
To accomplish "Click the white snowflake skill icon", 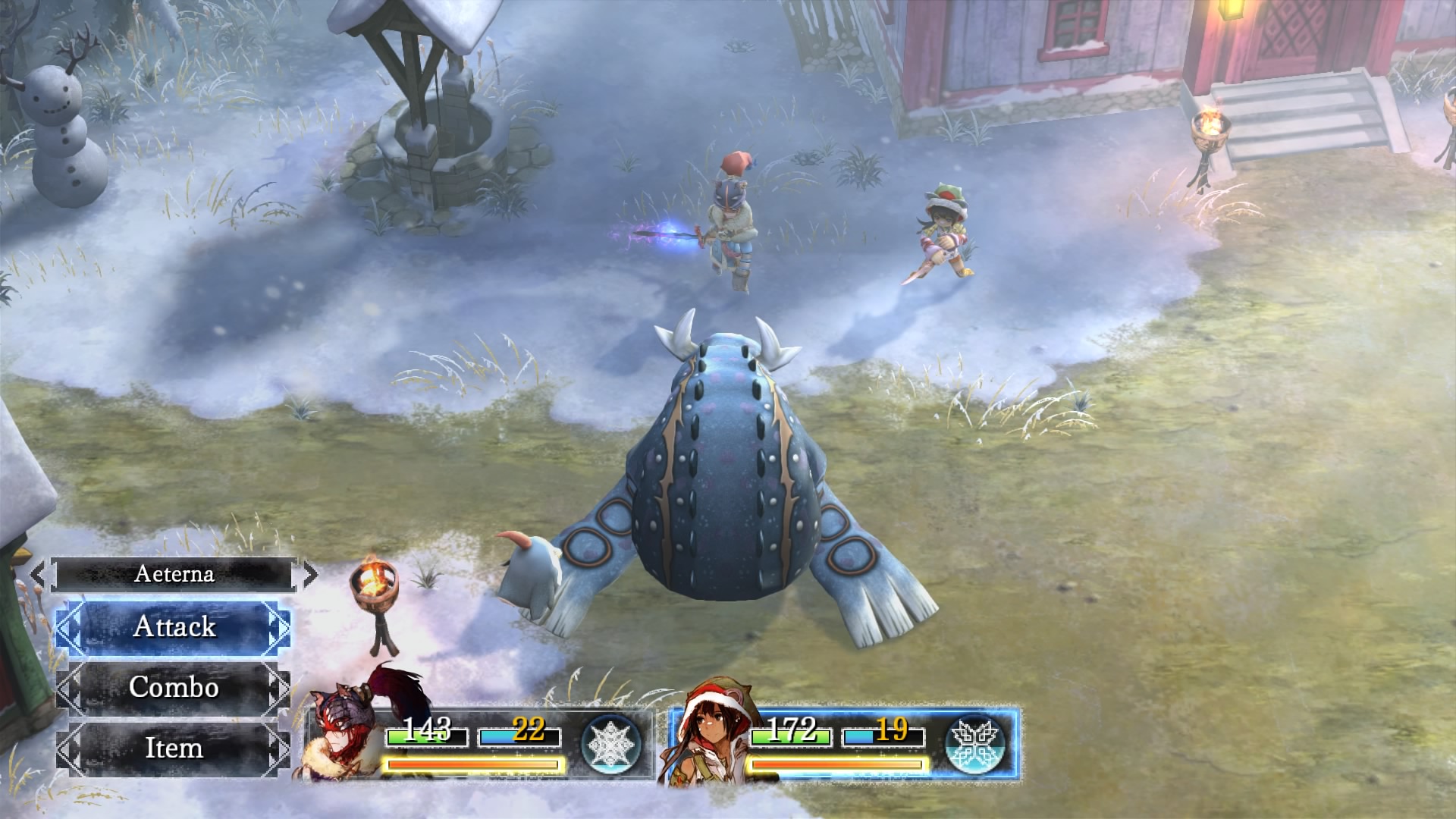I will 611,745.
